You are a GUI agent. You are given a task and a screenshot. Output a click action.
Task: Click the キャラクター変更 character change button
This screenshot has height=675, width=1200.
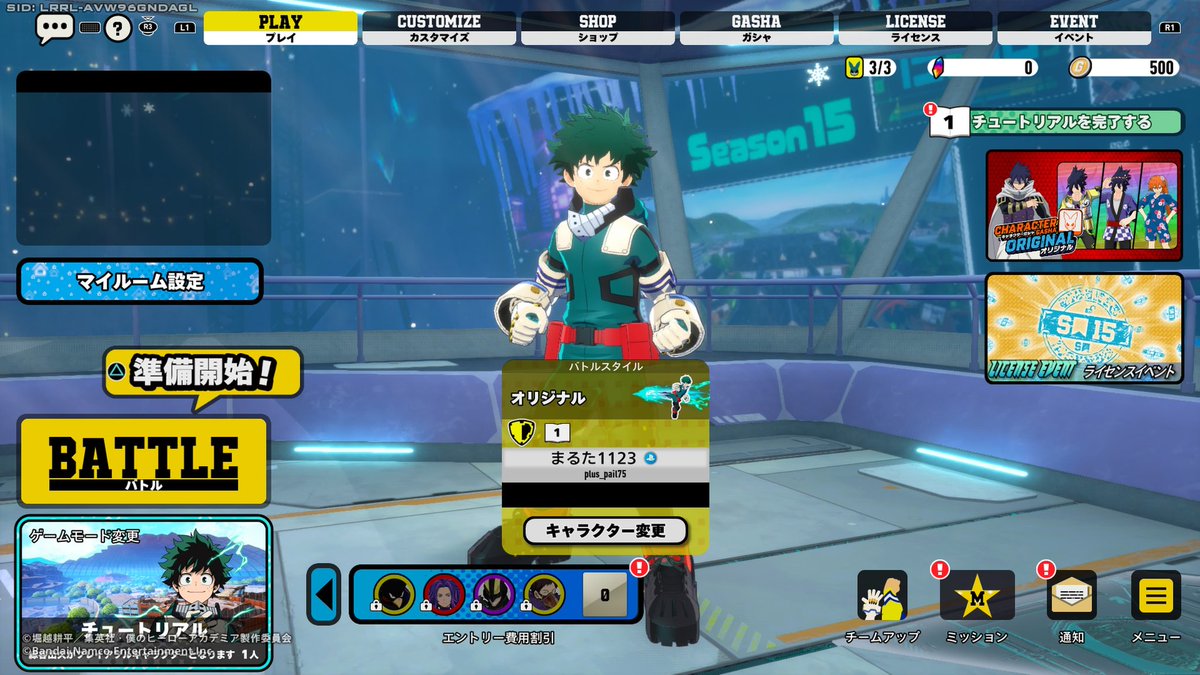click(605, 531)
